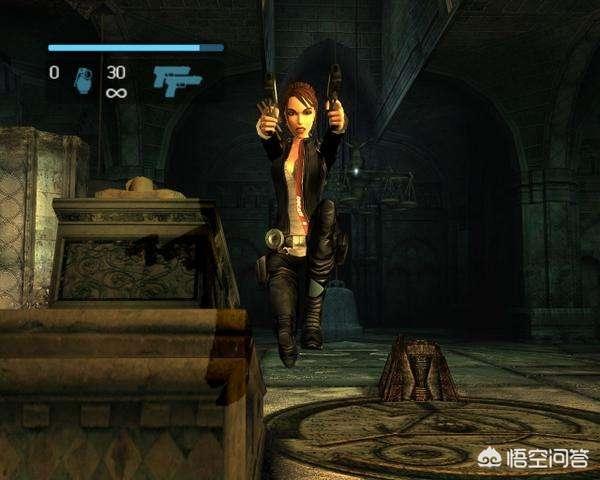Image resolution: width=600 pixels, height=480 pixels.
Task: Select the grenade icon in the HUD
Action: (x=83, y=81)
